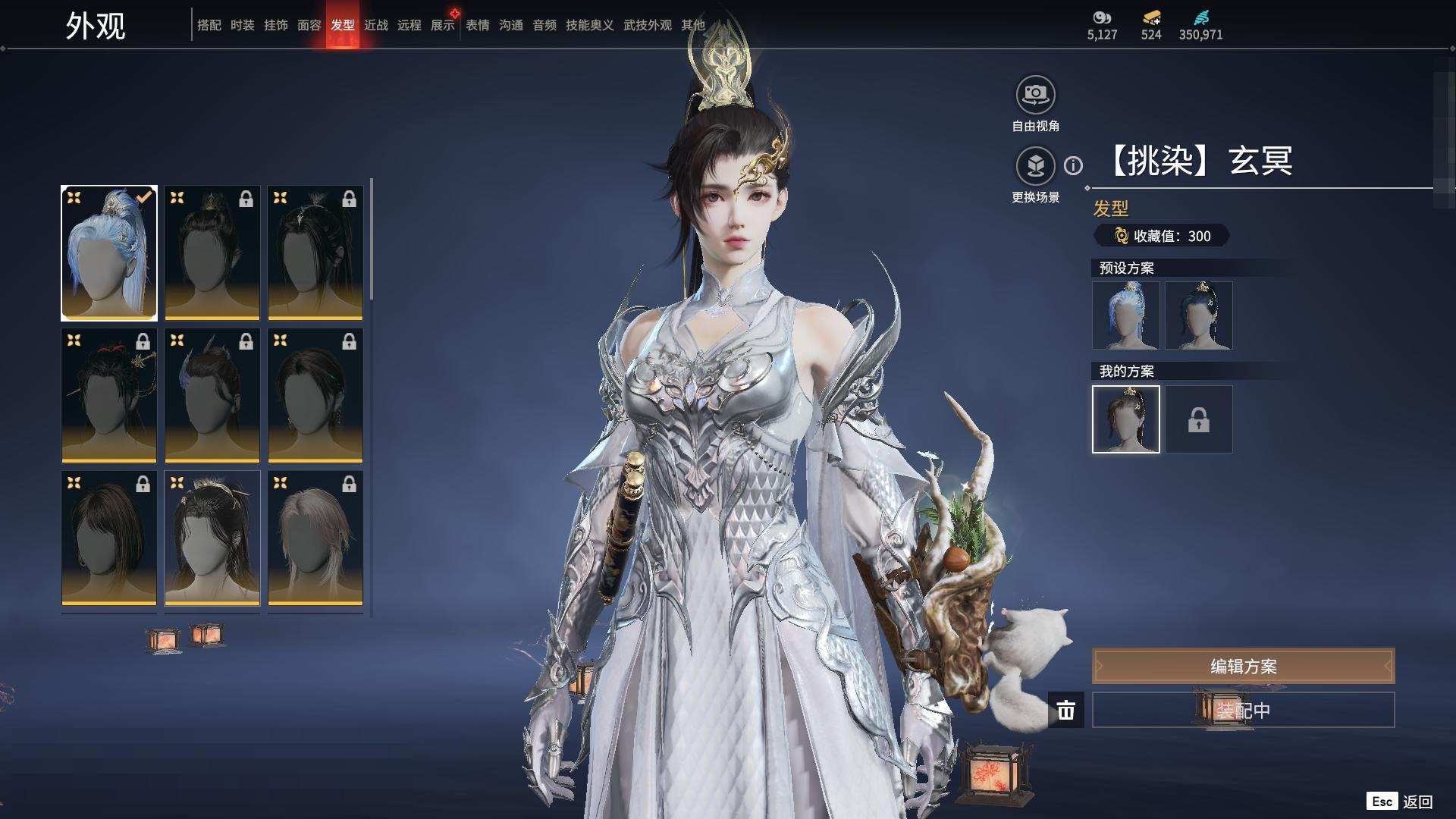Choose the blue ponytail hairstyle
This screenshot has height=819, width=1456.
coord(109,253)
